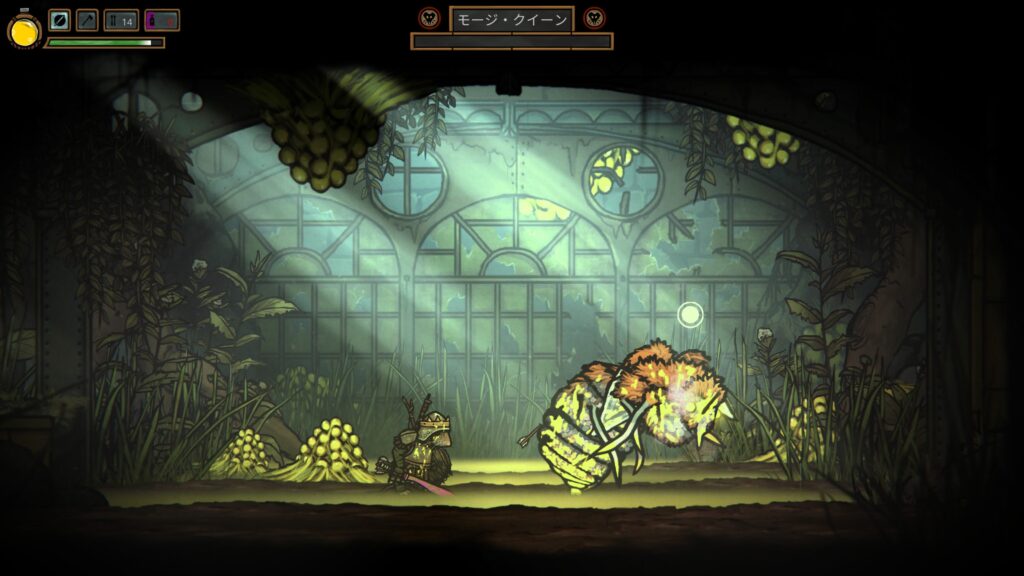Select the round shield slot
1024x576 pixels.
click(x=59, y=20)
